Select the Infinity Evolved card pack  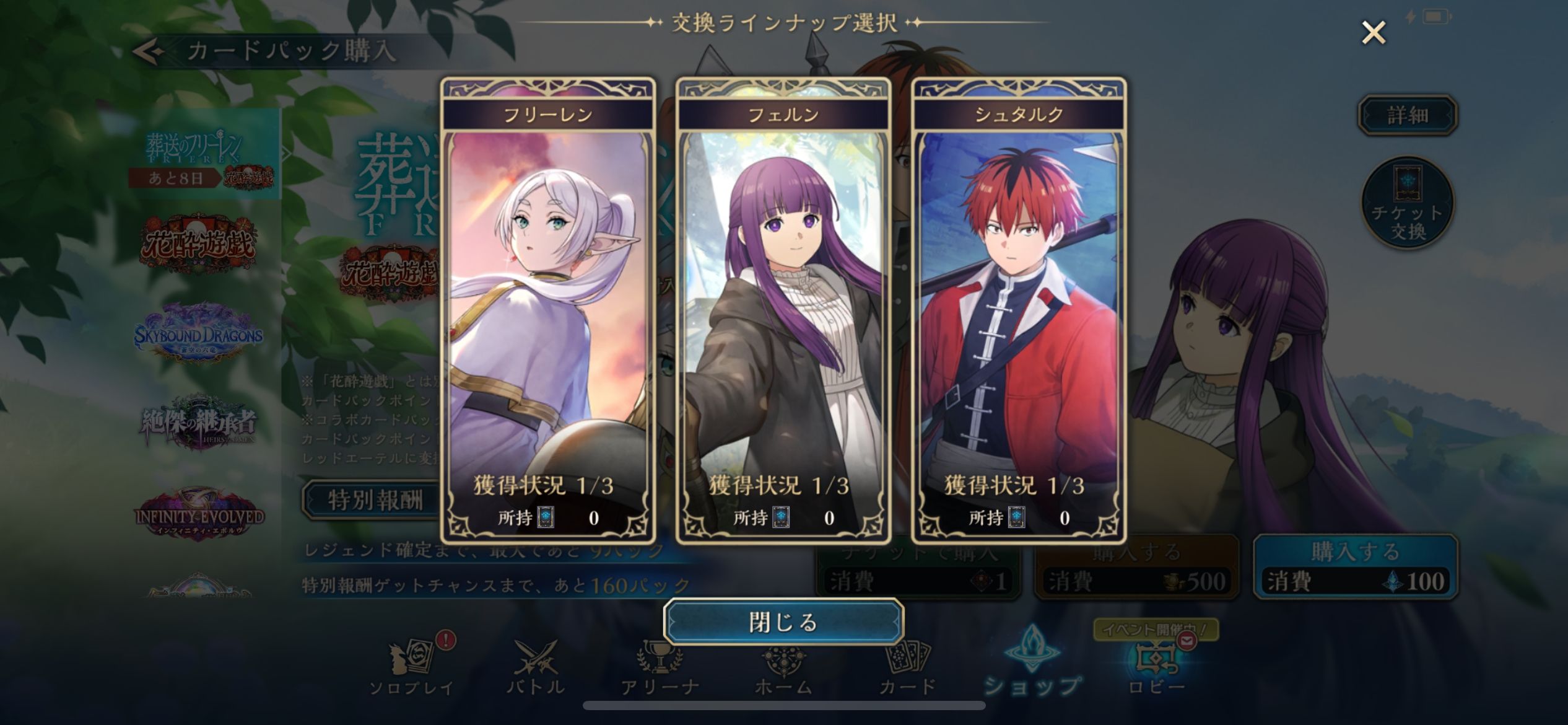pyautogui.click(x=198, y=514)
